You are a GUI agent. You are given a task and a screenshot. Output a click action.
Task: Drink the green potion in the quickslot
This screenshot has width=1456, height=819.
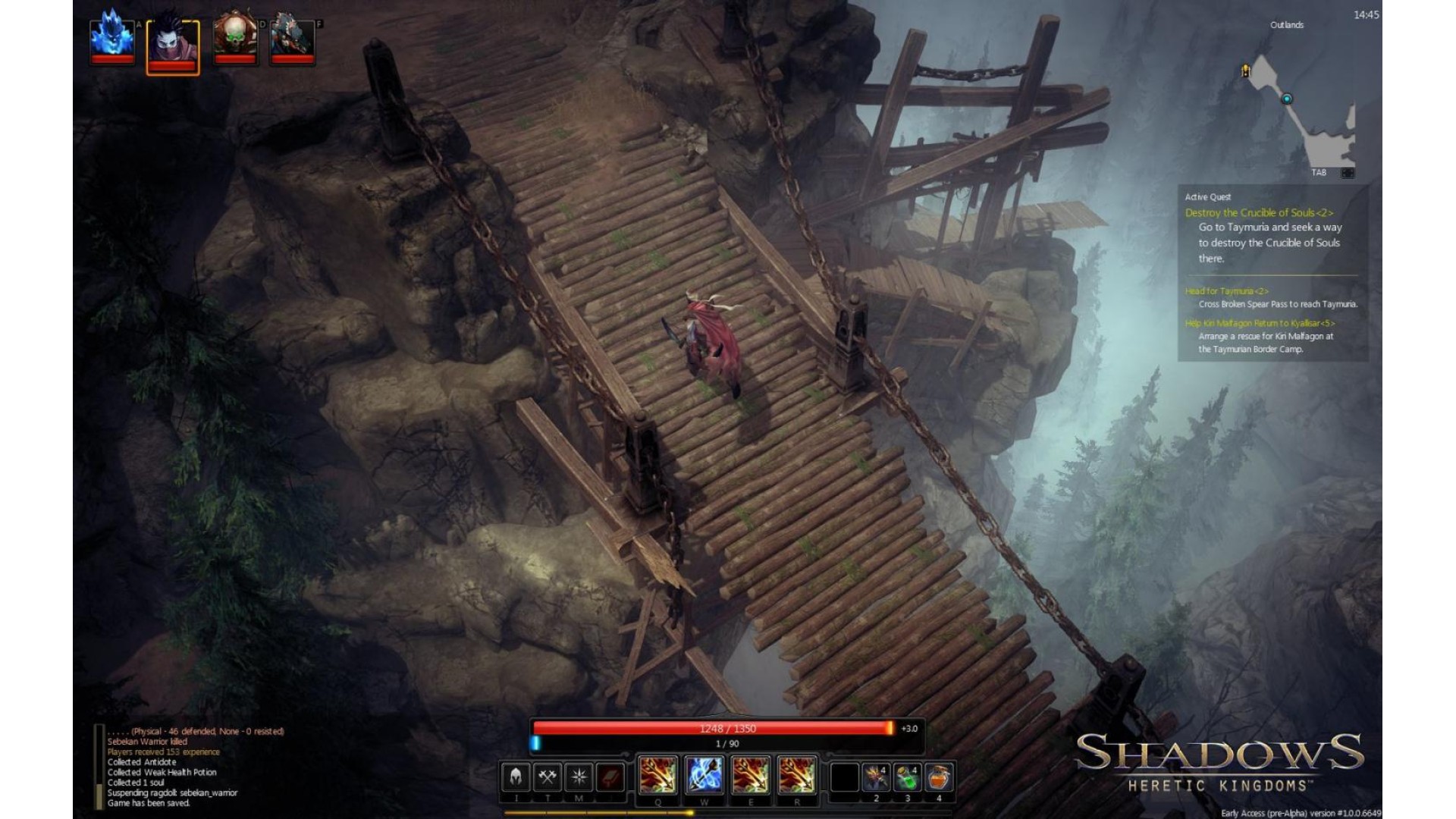(908, 777)
